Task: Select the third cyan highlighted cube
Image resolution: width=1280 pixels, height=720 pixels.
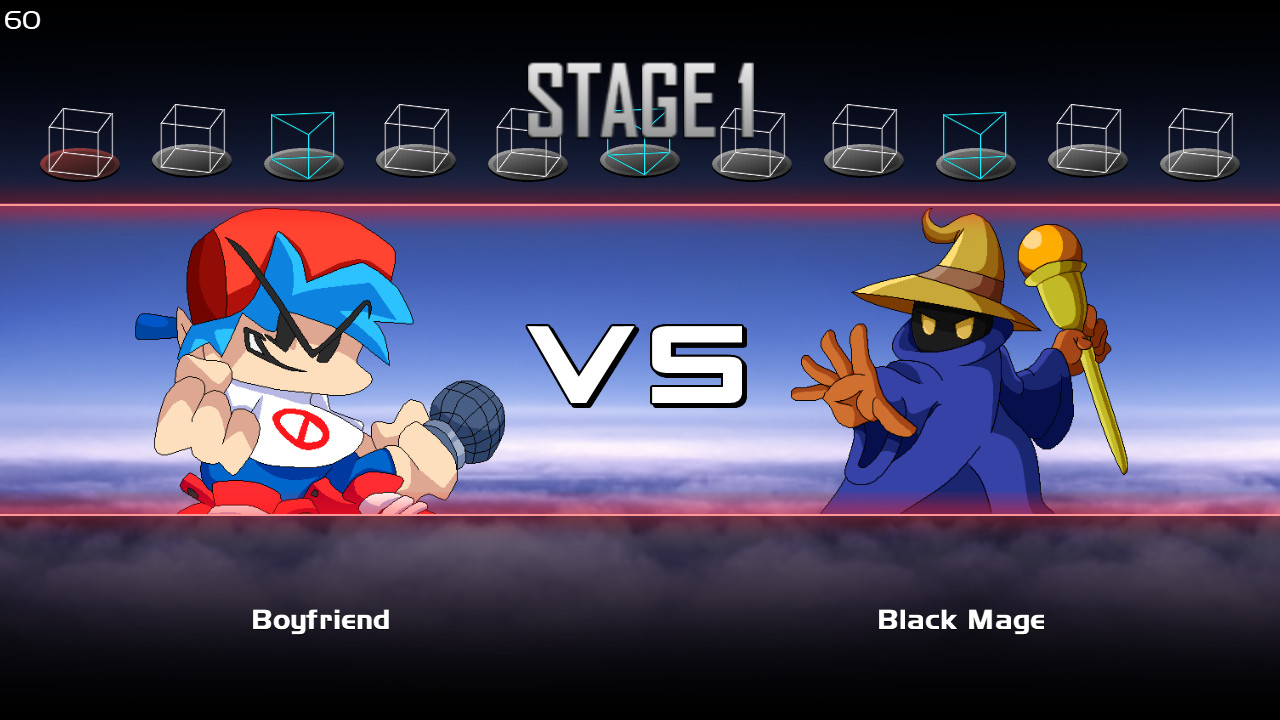Action: [x=305, y=140]
